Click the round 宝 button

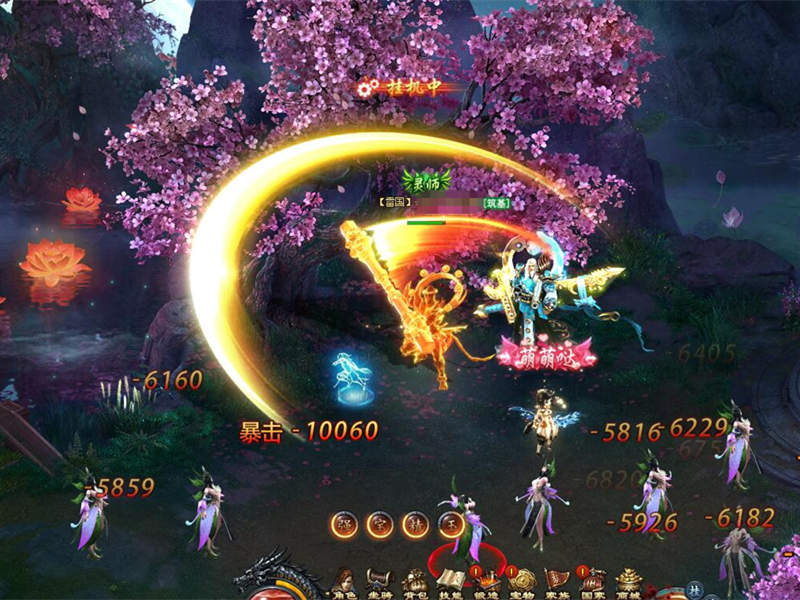point(379,524)
